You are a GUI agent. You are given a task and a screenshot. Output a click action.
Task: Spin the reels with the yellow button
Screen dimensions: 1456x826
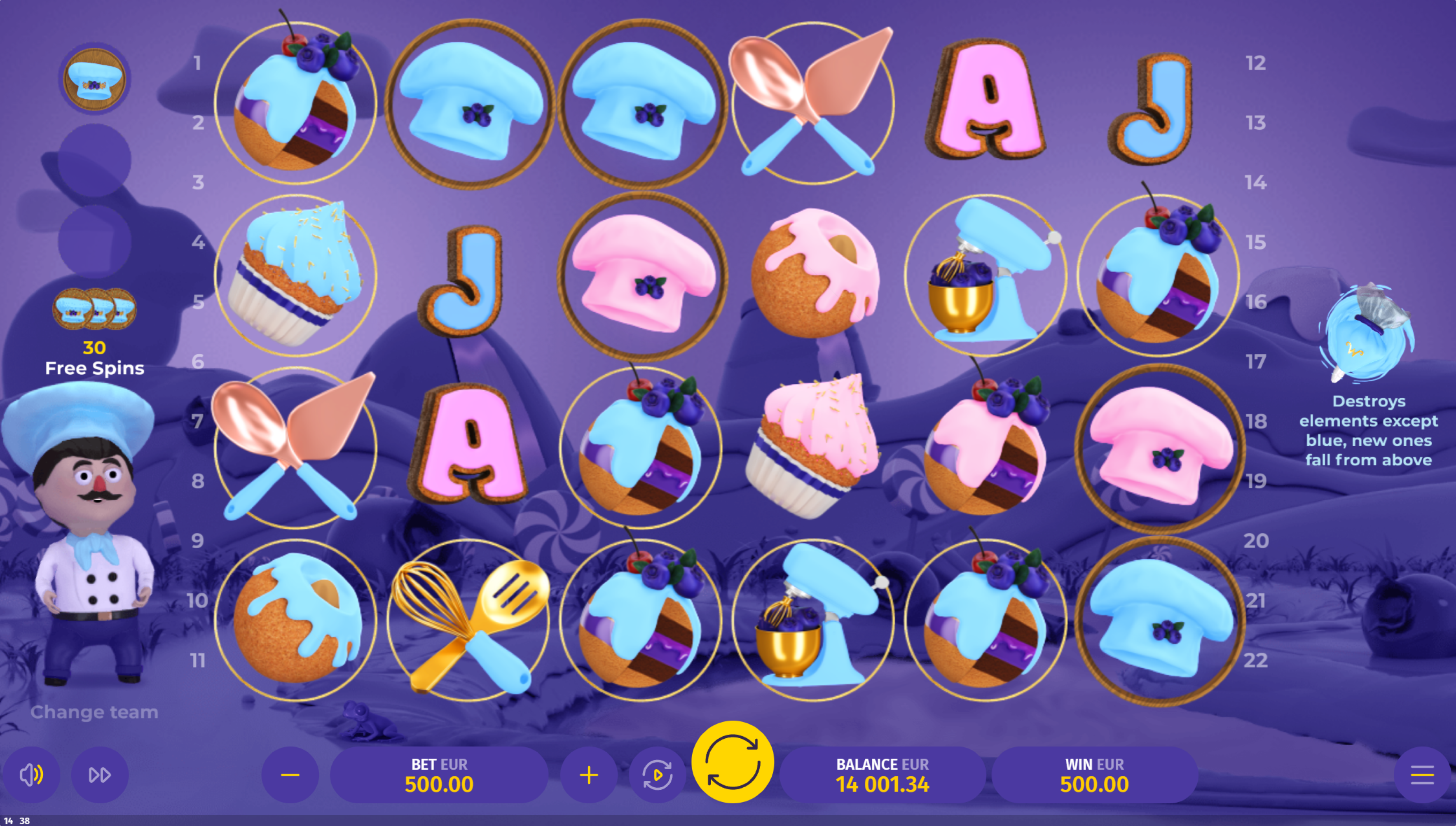coord(732,762)
